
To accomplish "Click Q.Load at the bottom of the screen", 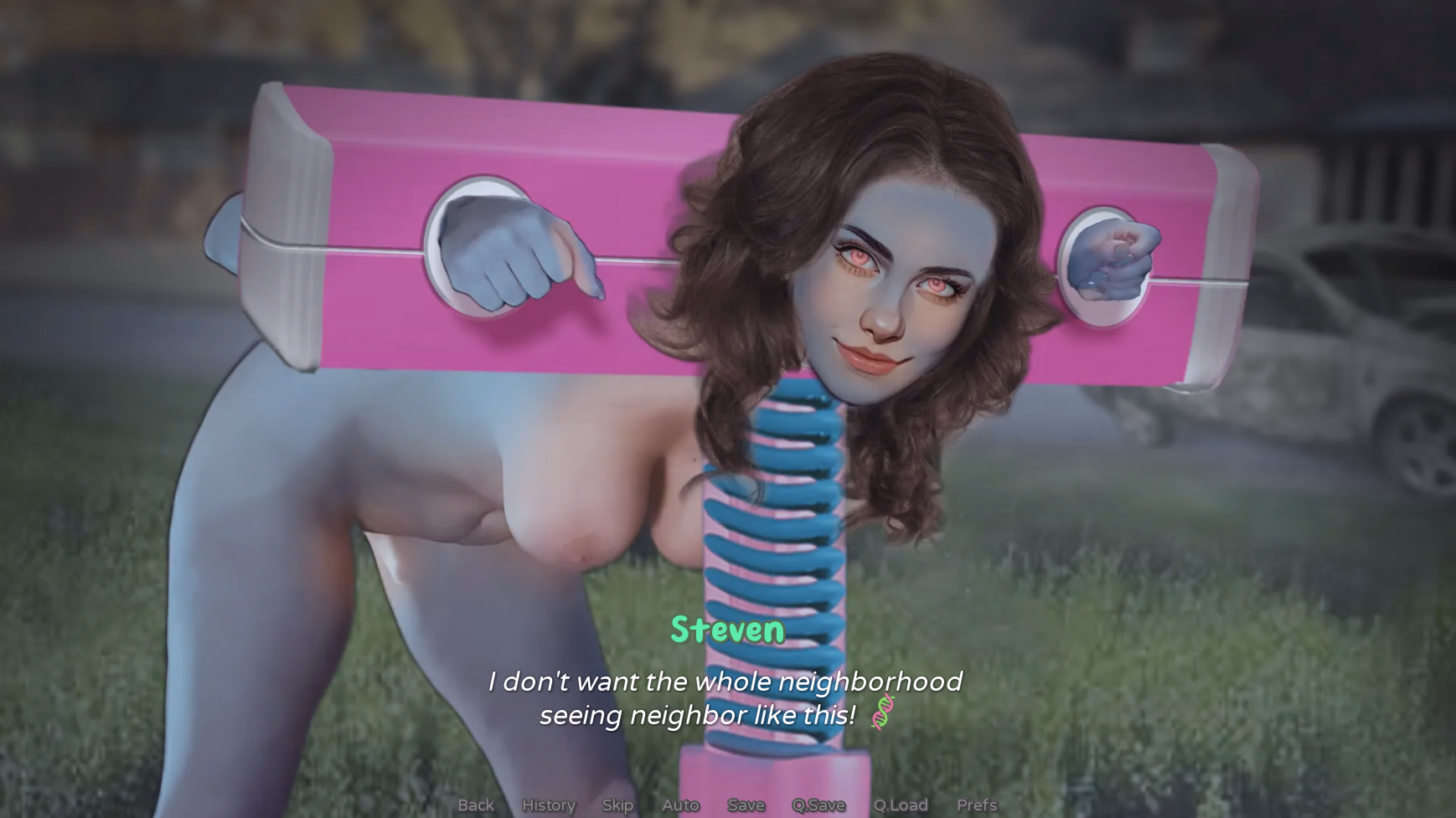I will 901,805.
